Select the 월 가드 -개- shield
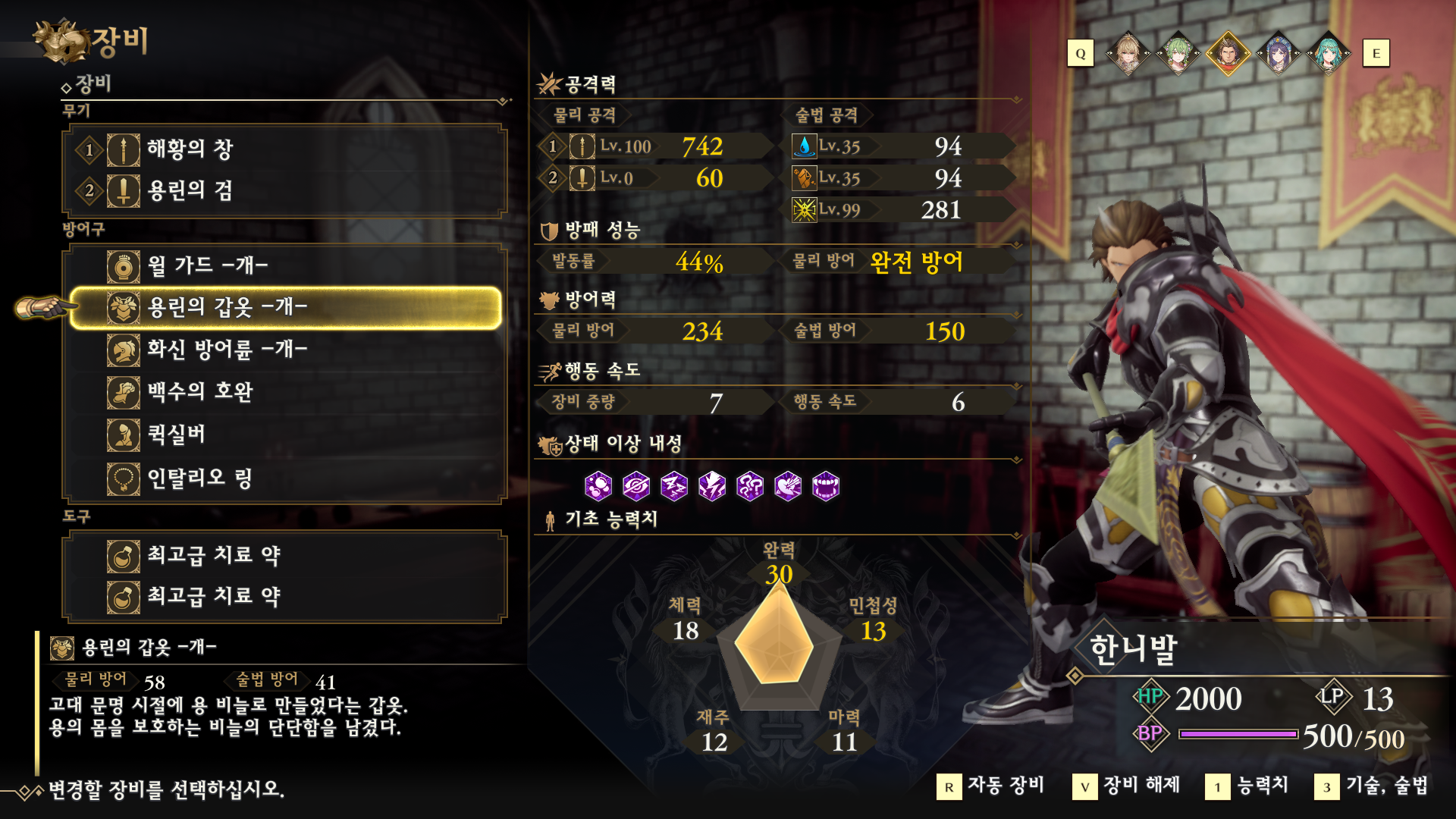1456x819 pixels. (x=284, y=265)
